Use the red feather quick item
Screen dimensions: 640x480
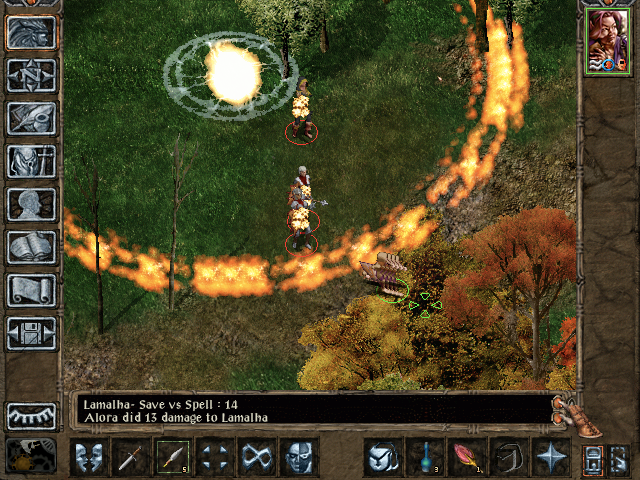click(466, 458)
